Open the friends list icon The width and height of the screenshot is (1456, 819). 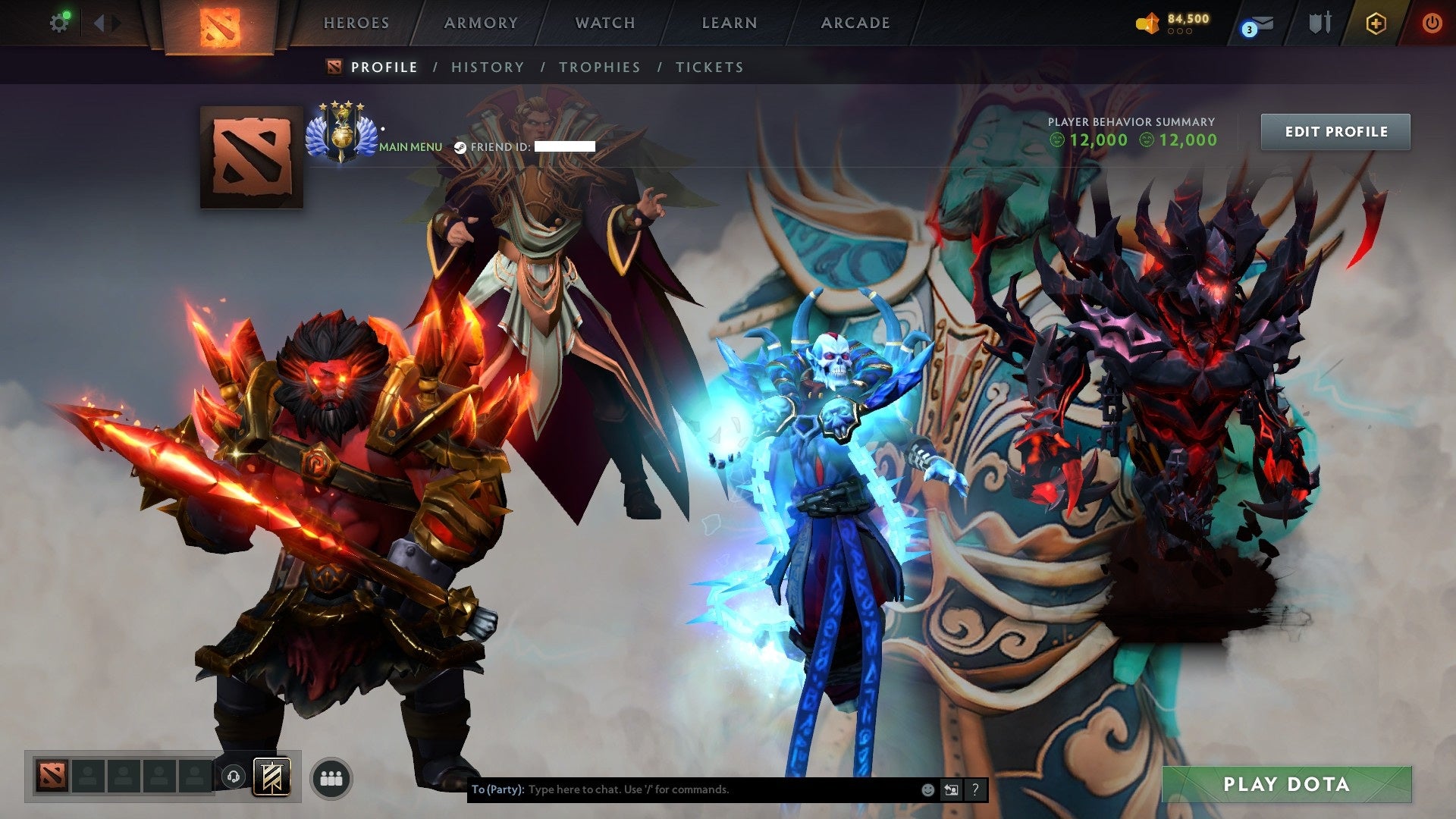(332, 777)
